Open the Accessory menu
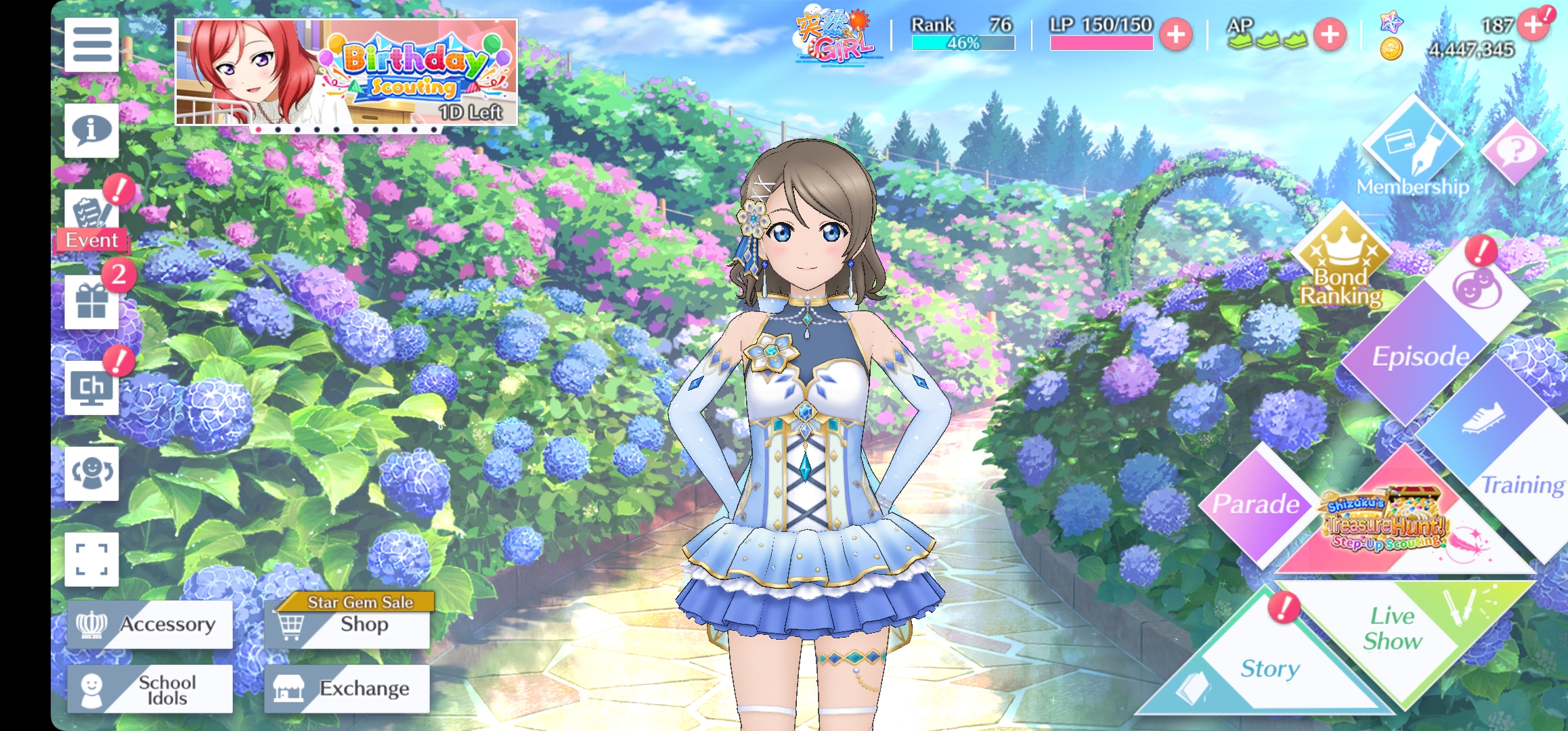Screen dimensions: 1568x731 (150, 624)
